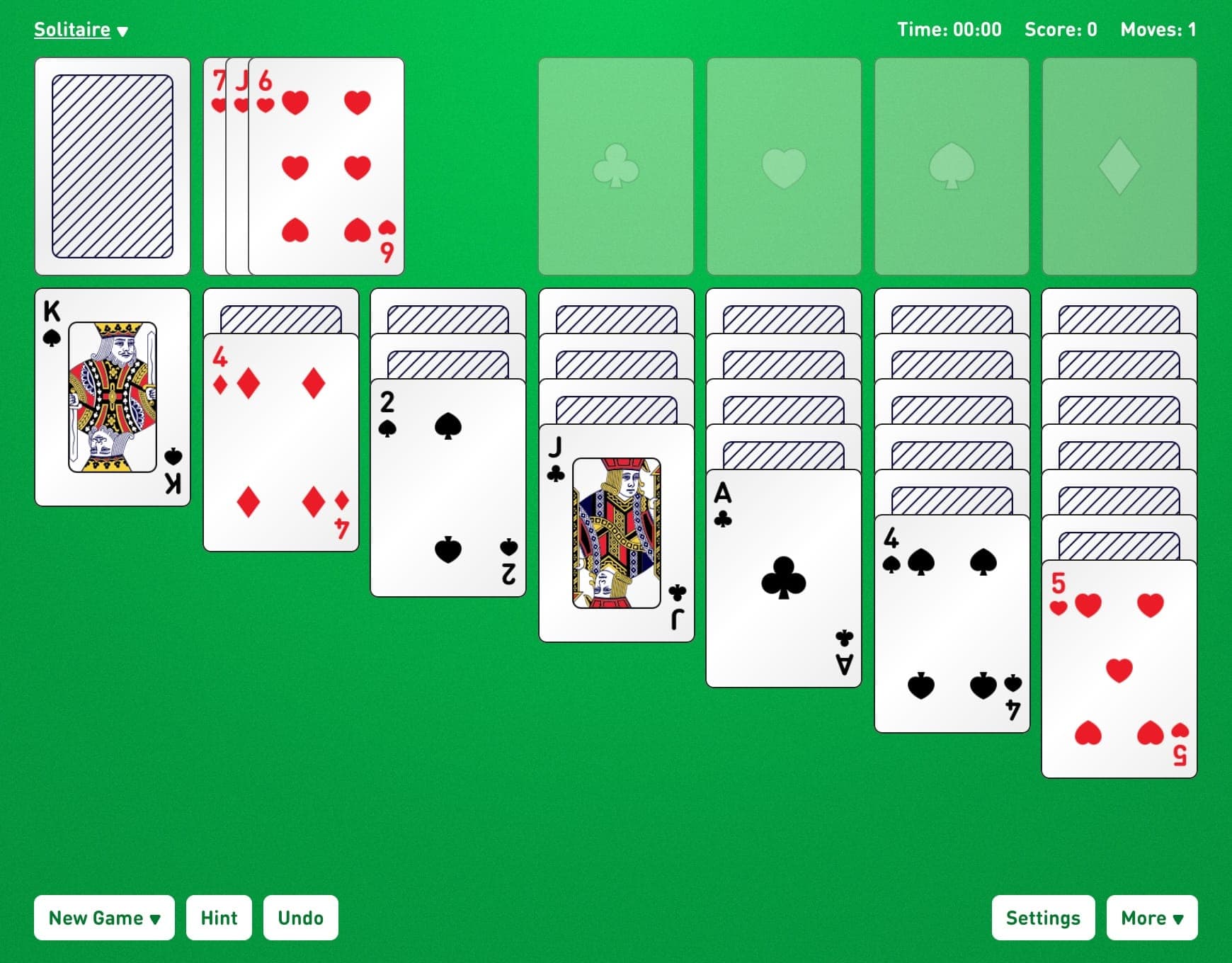1232x963 pixels.
Task: Open the Settings panel
Action: tap(1043, 917)
